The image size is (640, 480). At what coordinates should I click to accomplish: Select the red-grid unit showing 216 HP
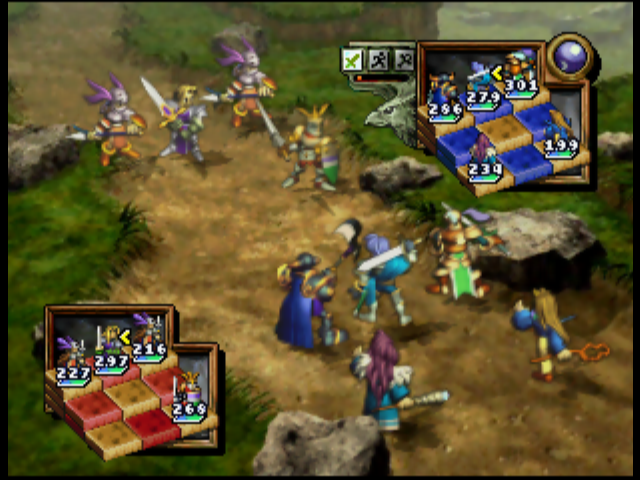tap(149, 333)
